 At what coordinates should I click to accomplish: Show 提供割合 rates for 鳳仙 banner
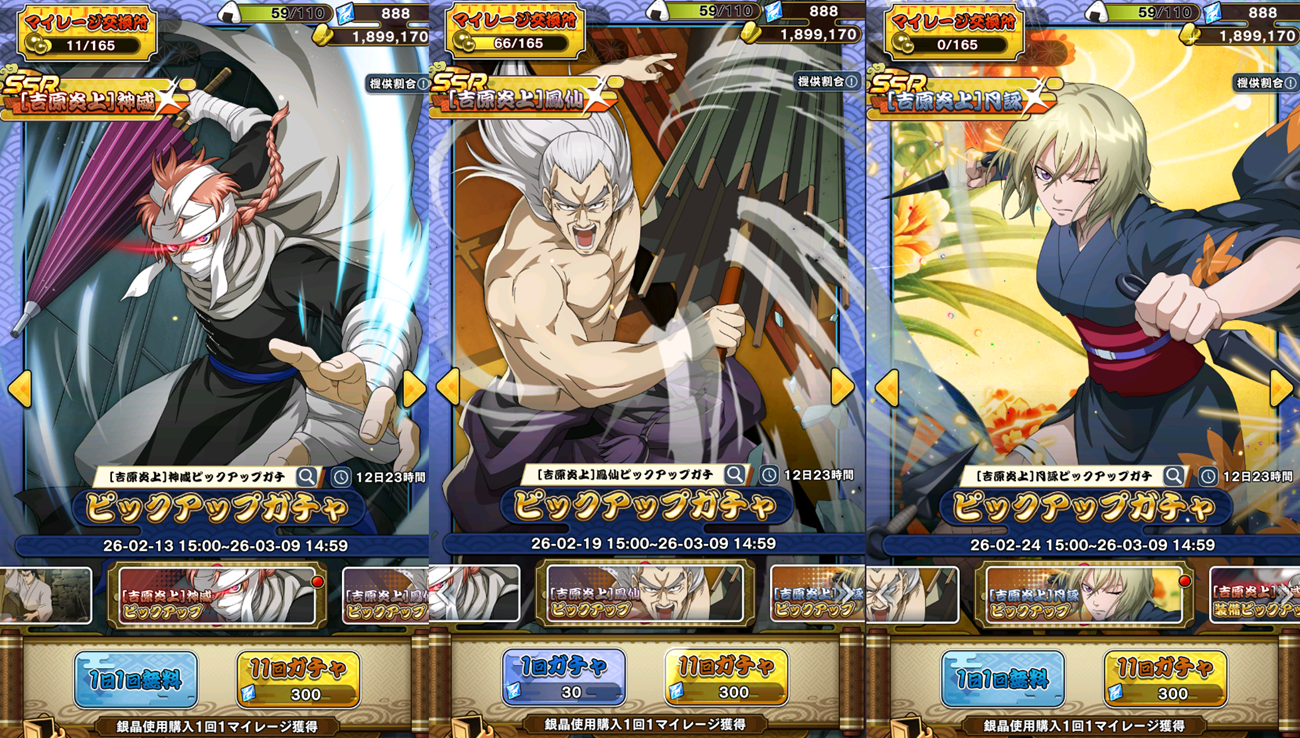[x=825, y=81]
